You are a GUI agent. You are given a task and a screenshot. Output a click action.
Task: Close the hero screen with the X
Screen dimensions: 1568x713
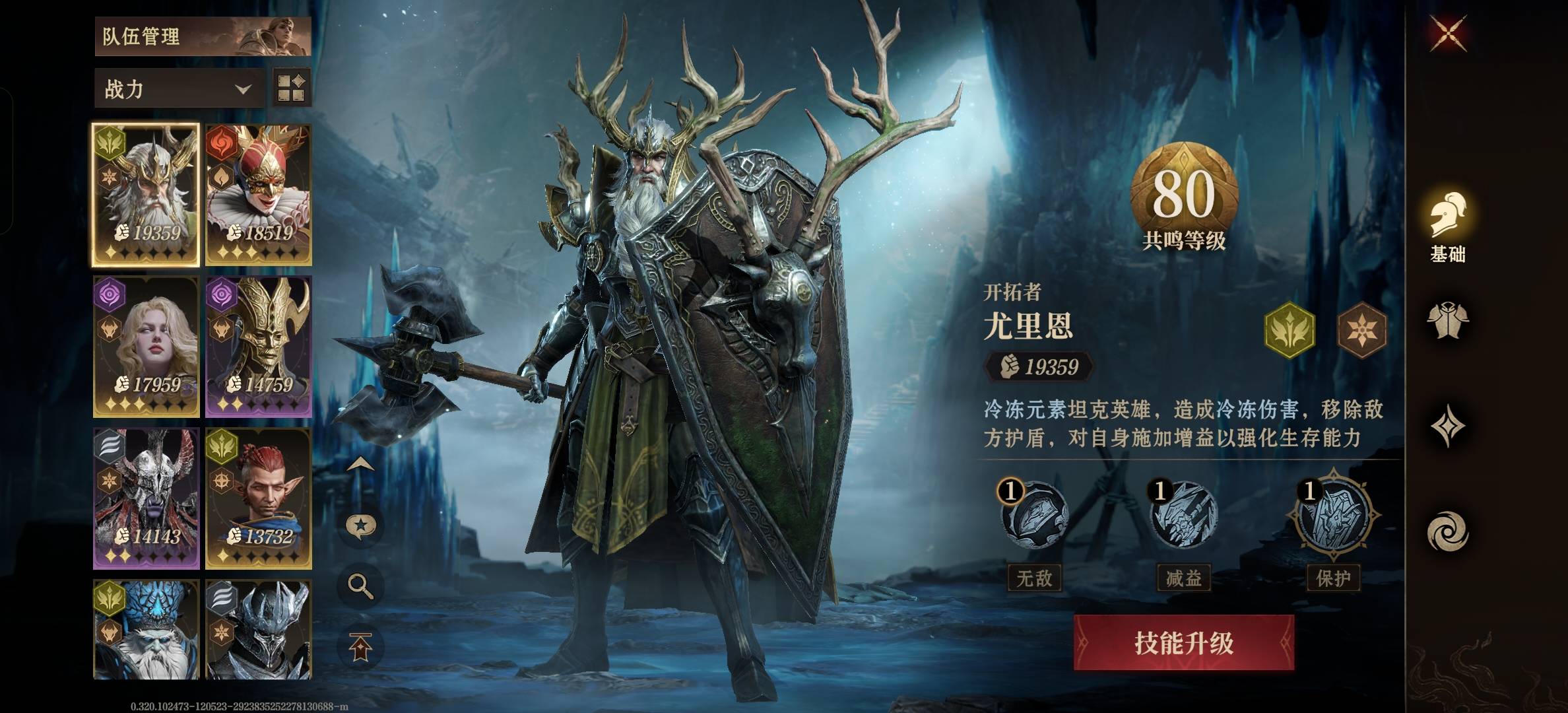[1449, 33]
